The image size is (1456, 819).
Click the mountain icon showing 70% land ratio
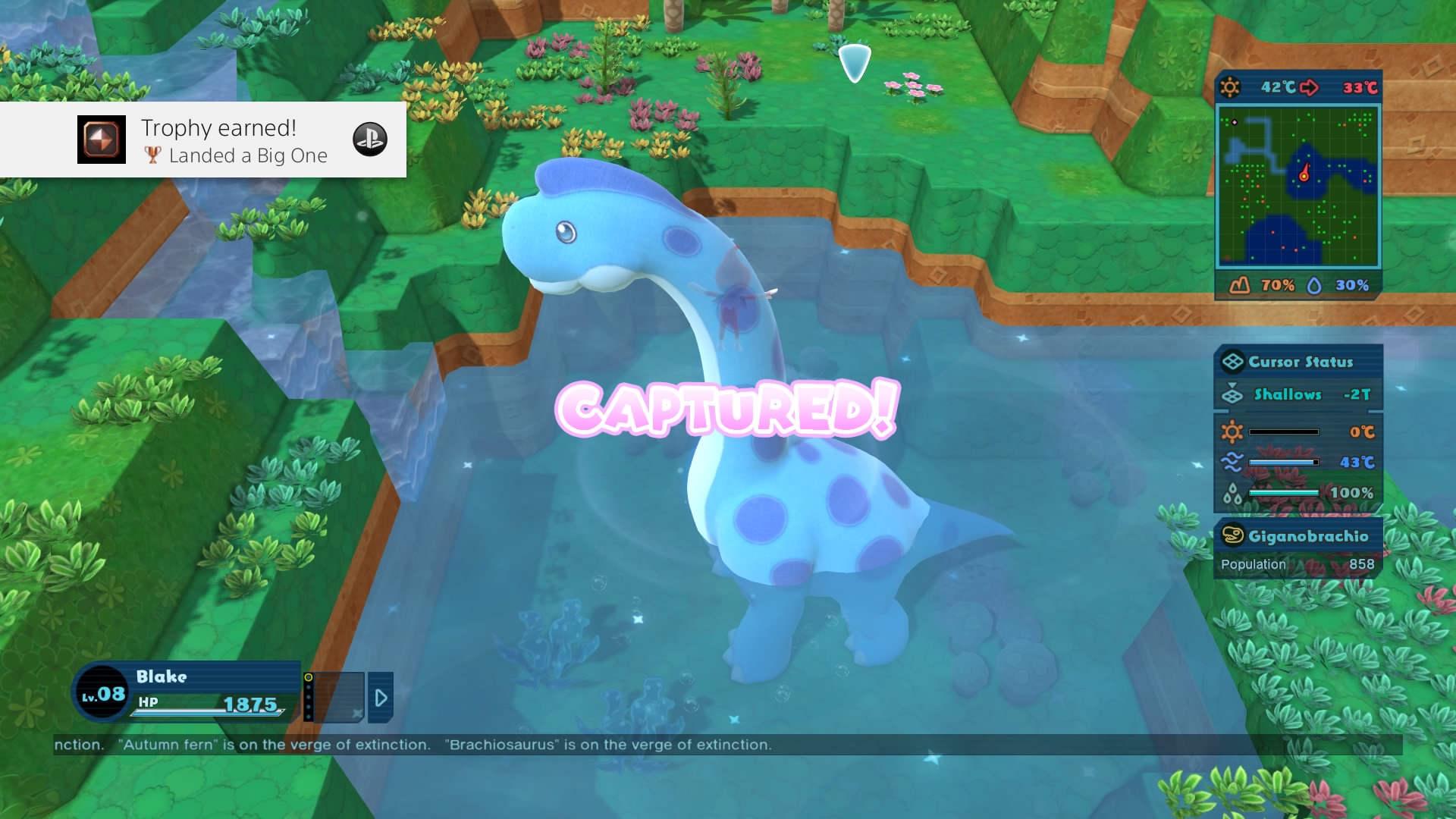click(1239, 284)
